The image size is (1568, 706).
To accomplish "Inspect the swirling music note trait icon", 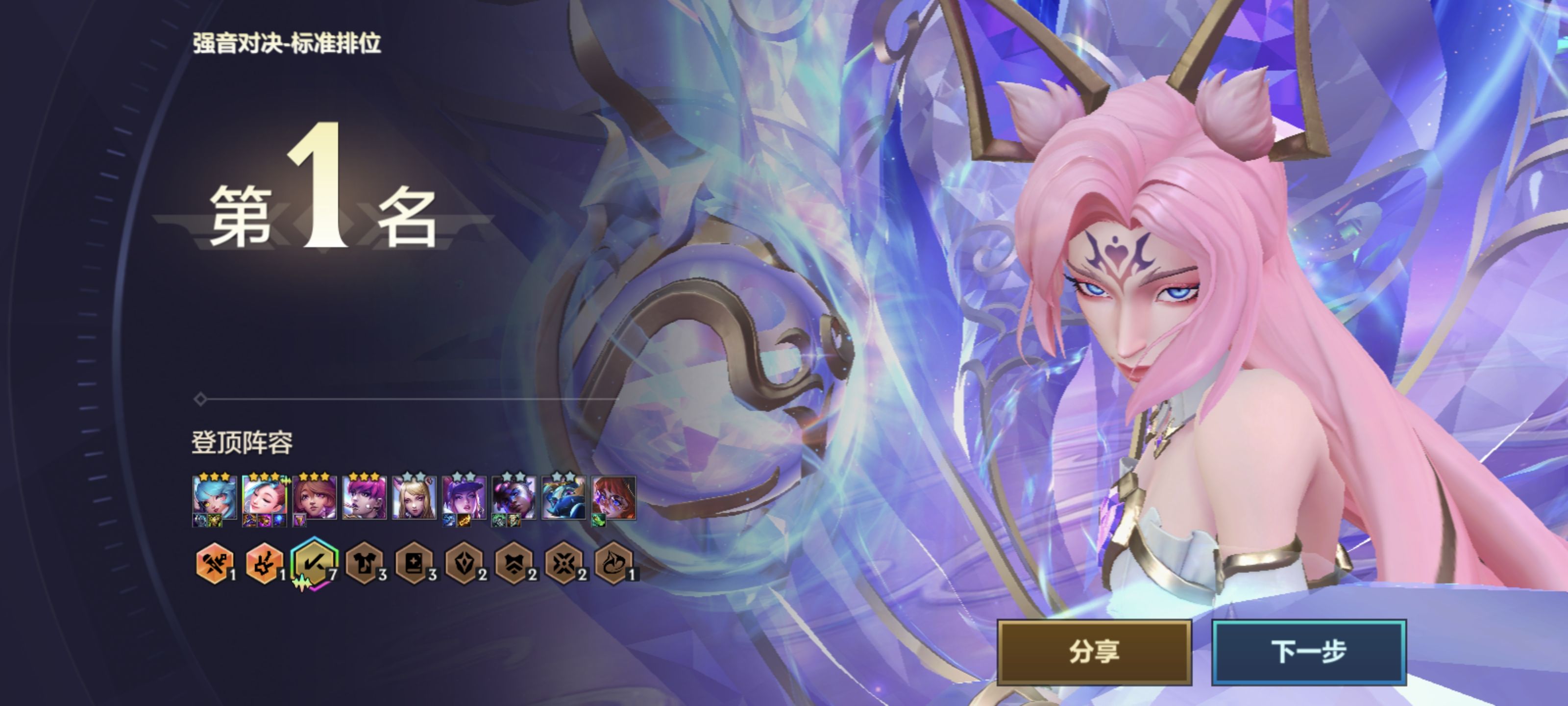I will 613,563.
